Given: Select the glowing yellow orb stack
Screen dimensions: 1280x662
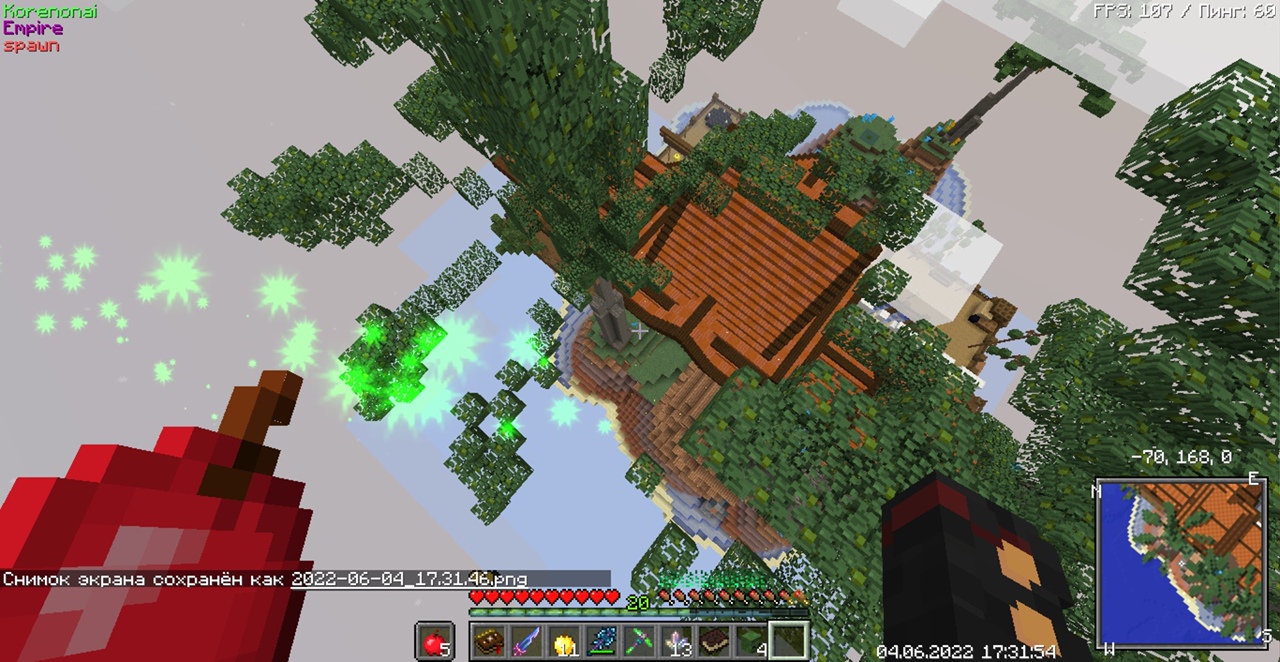Looking at the screenshot, I should pos(564,642).
